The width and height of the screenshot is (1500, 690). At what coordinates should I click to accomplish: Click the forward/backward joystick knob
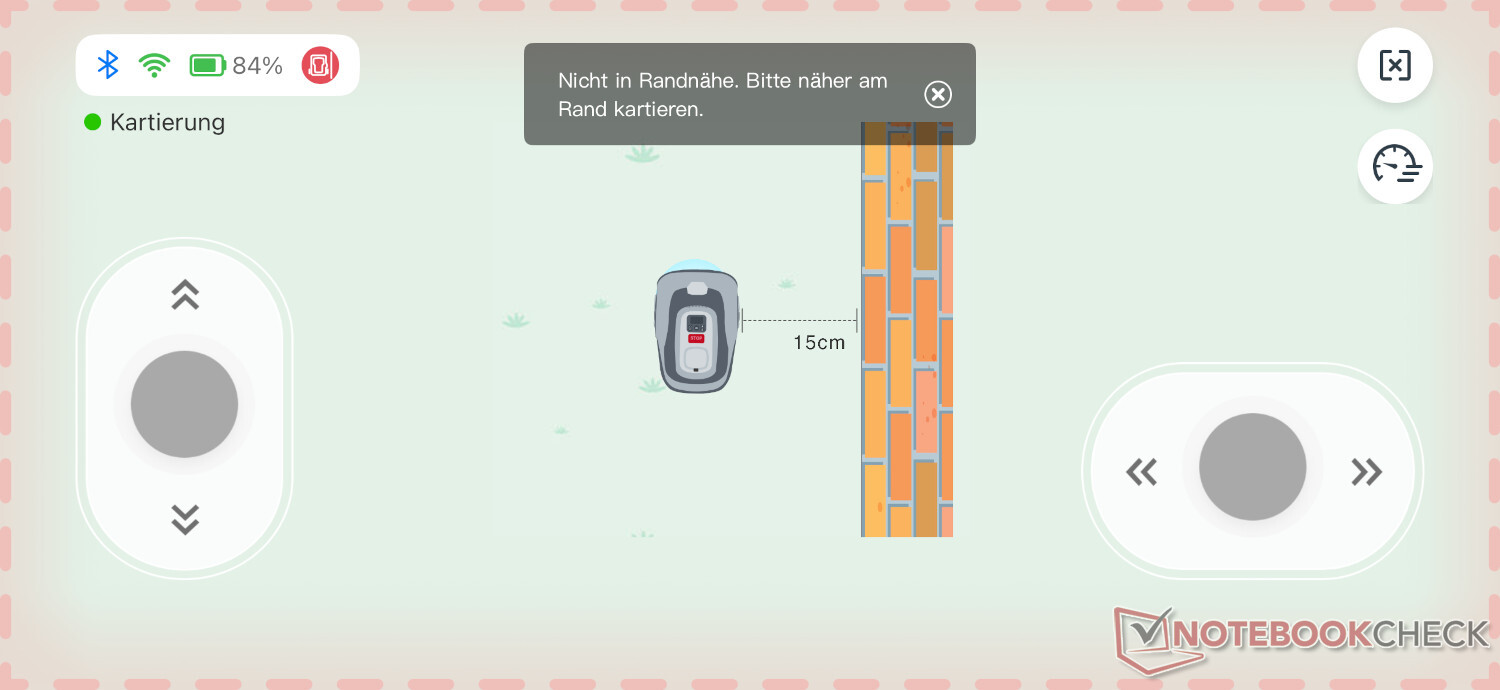(184, 404)
